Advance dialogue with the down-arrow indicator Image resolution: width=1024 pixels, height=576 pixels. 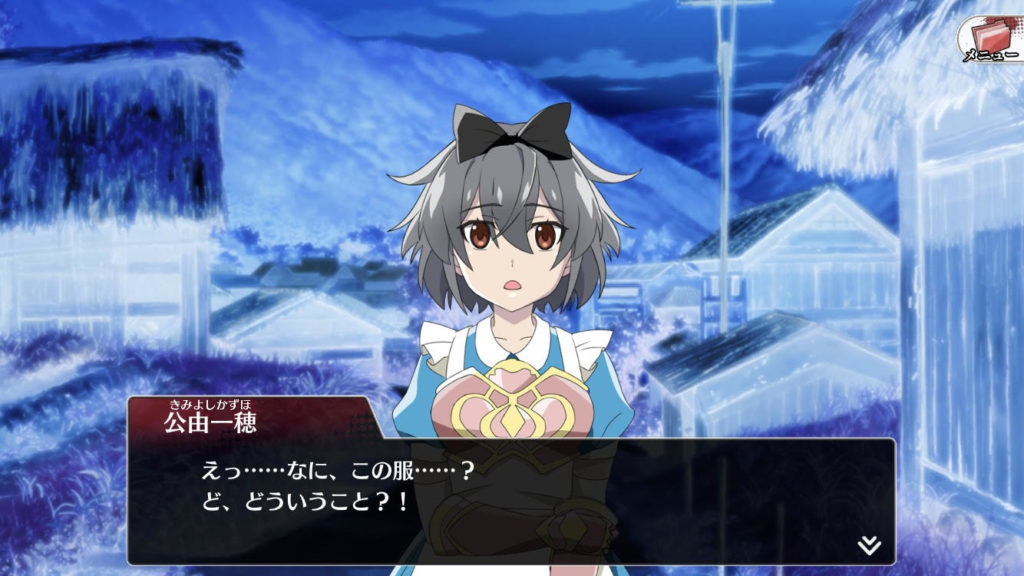(869, 545)
